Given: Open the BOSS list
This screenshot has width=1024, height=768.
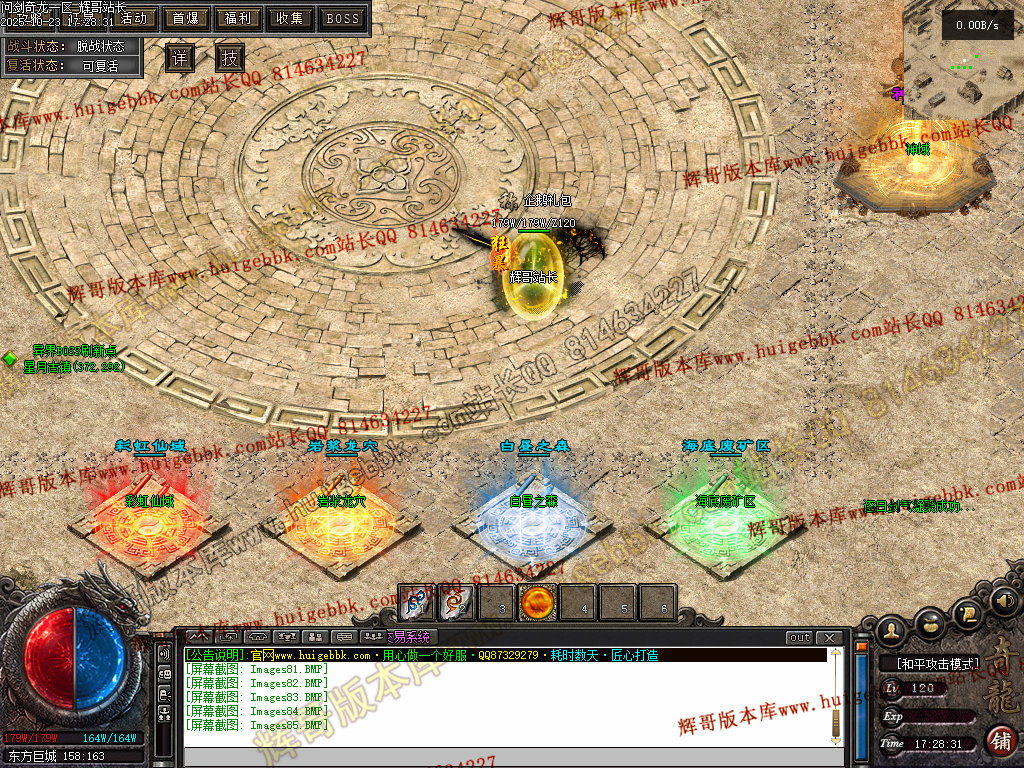Looking at the screenshot, I should [x=343, y=18].
